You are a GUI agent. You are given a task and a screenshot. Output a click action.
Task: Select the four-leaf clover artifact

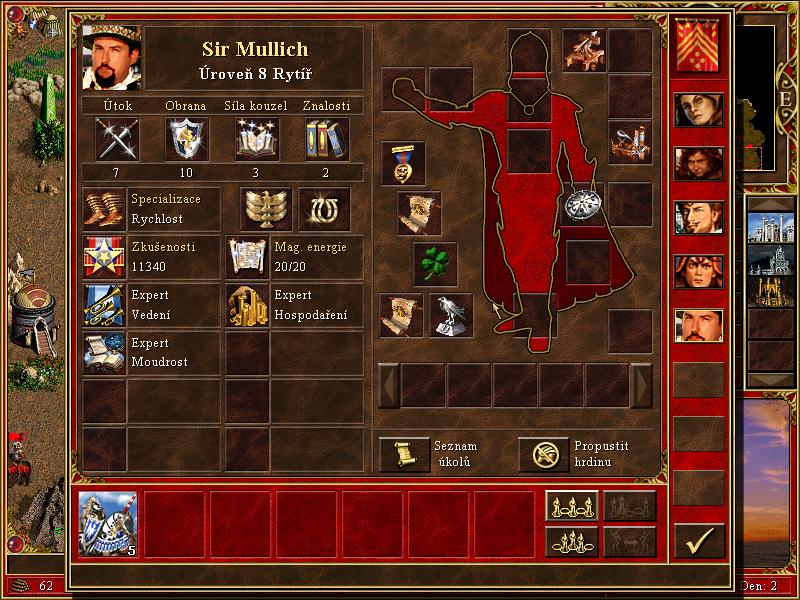[x=434, y=263]
